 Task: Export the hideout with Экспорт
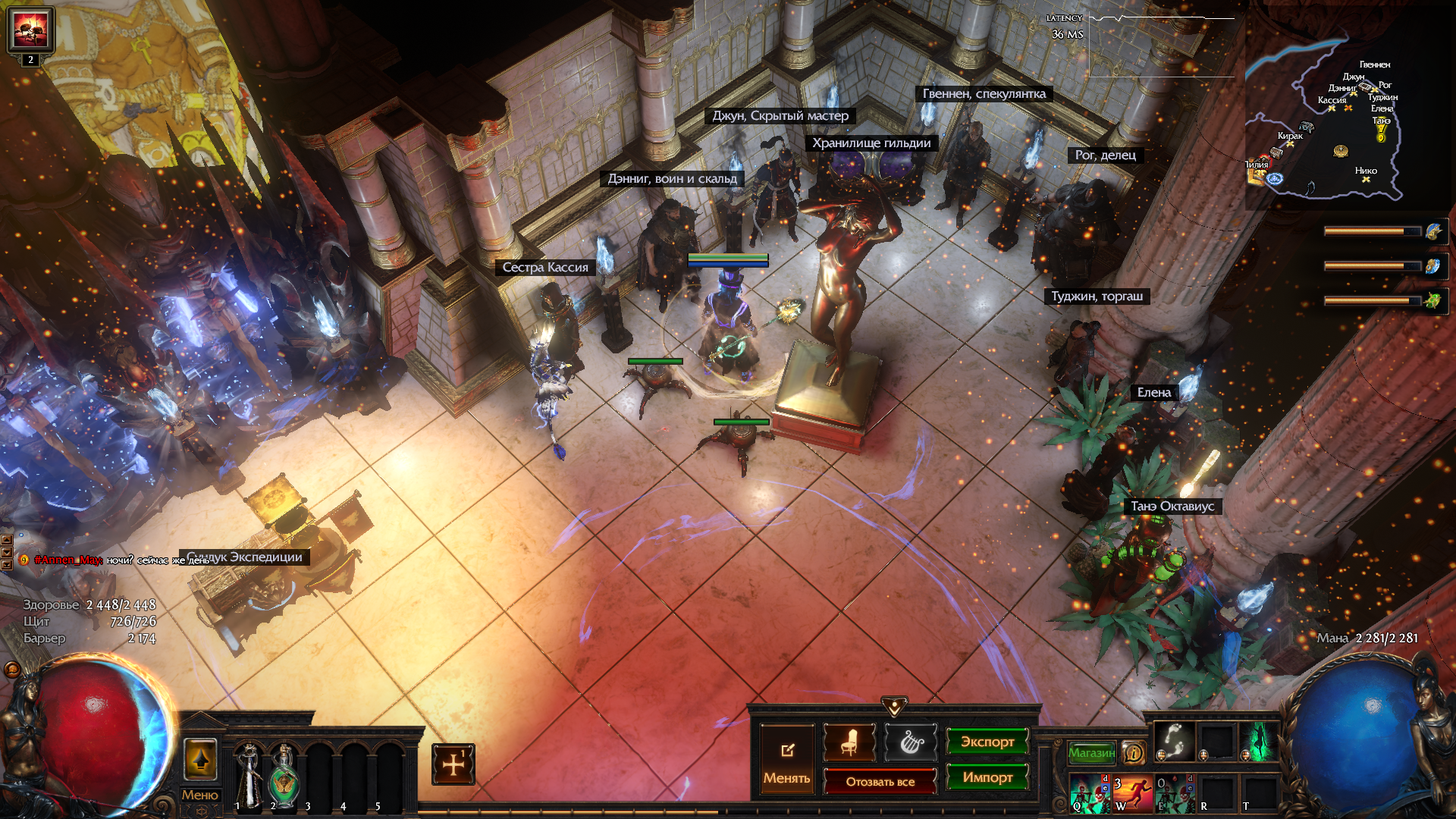pyautogui.click(x=987, y=742)
